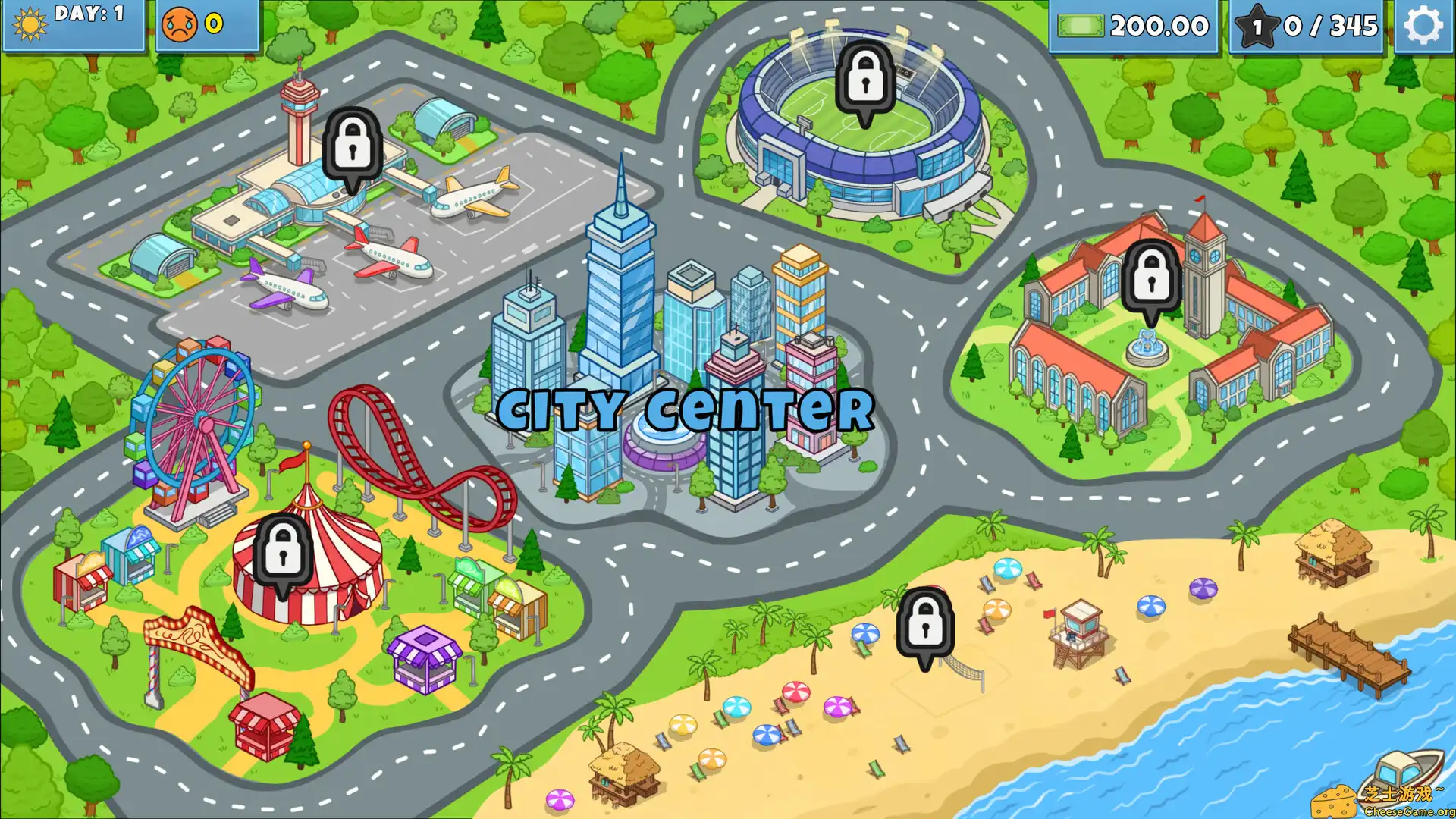Click the green money banknote icon

pyautogui.click(x=1080, y=25)
